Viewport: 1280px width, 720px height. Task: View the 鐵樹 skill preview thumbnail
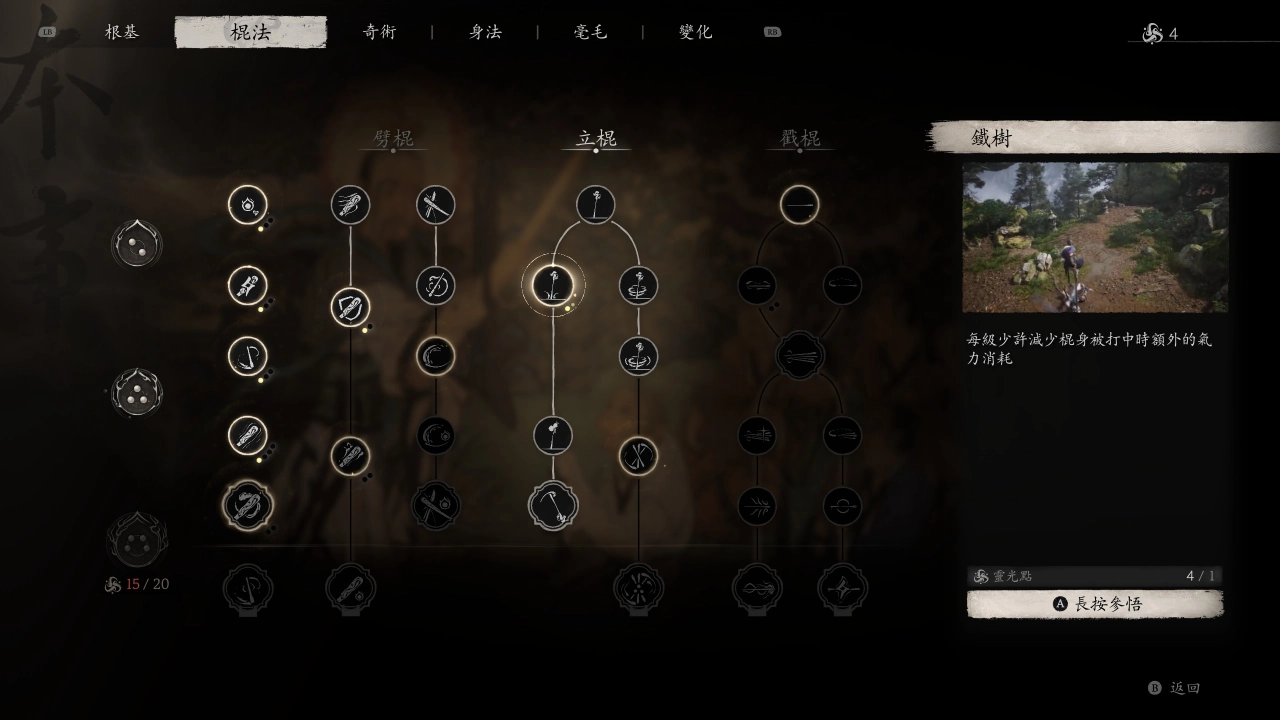pos(1095,238)
